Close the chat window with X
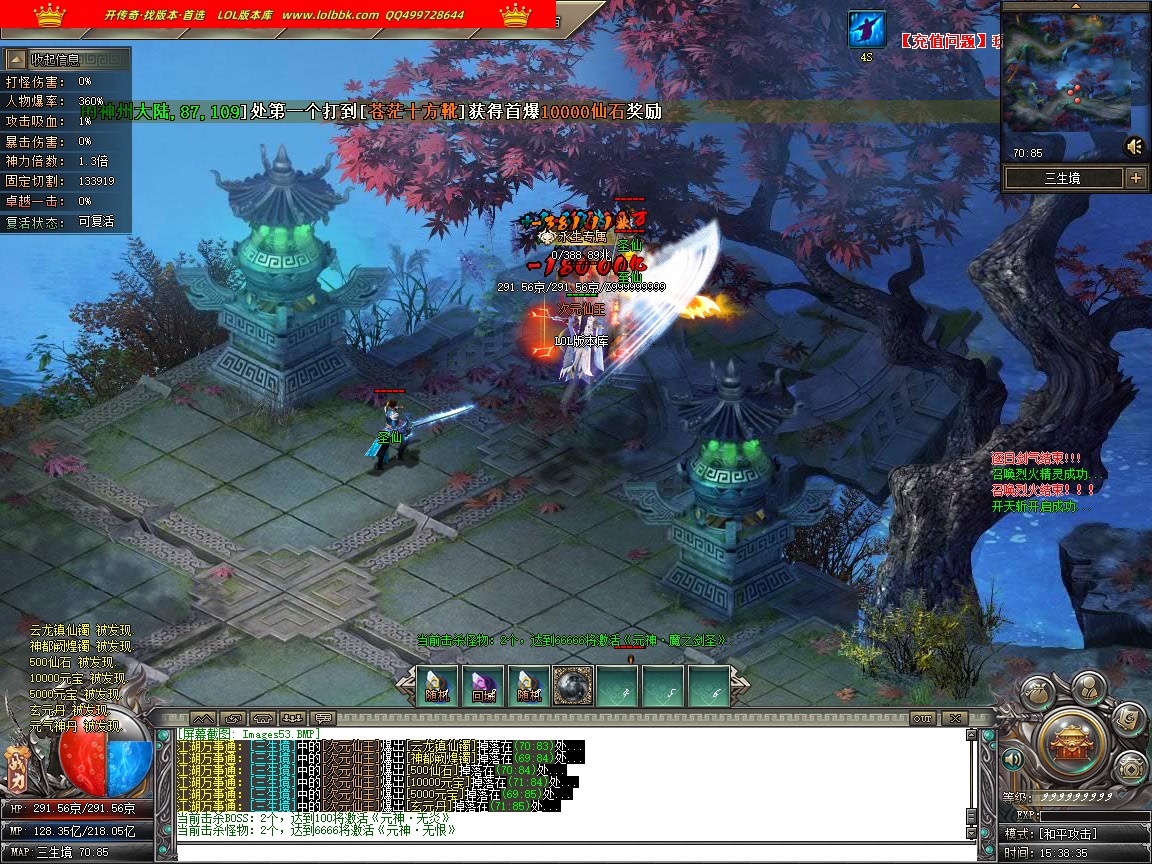Screen dimensions: 1152x864 coord(954,718)
